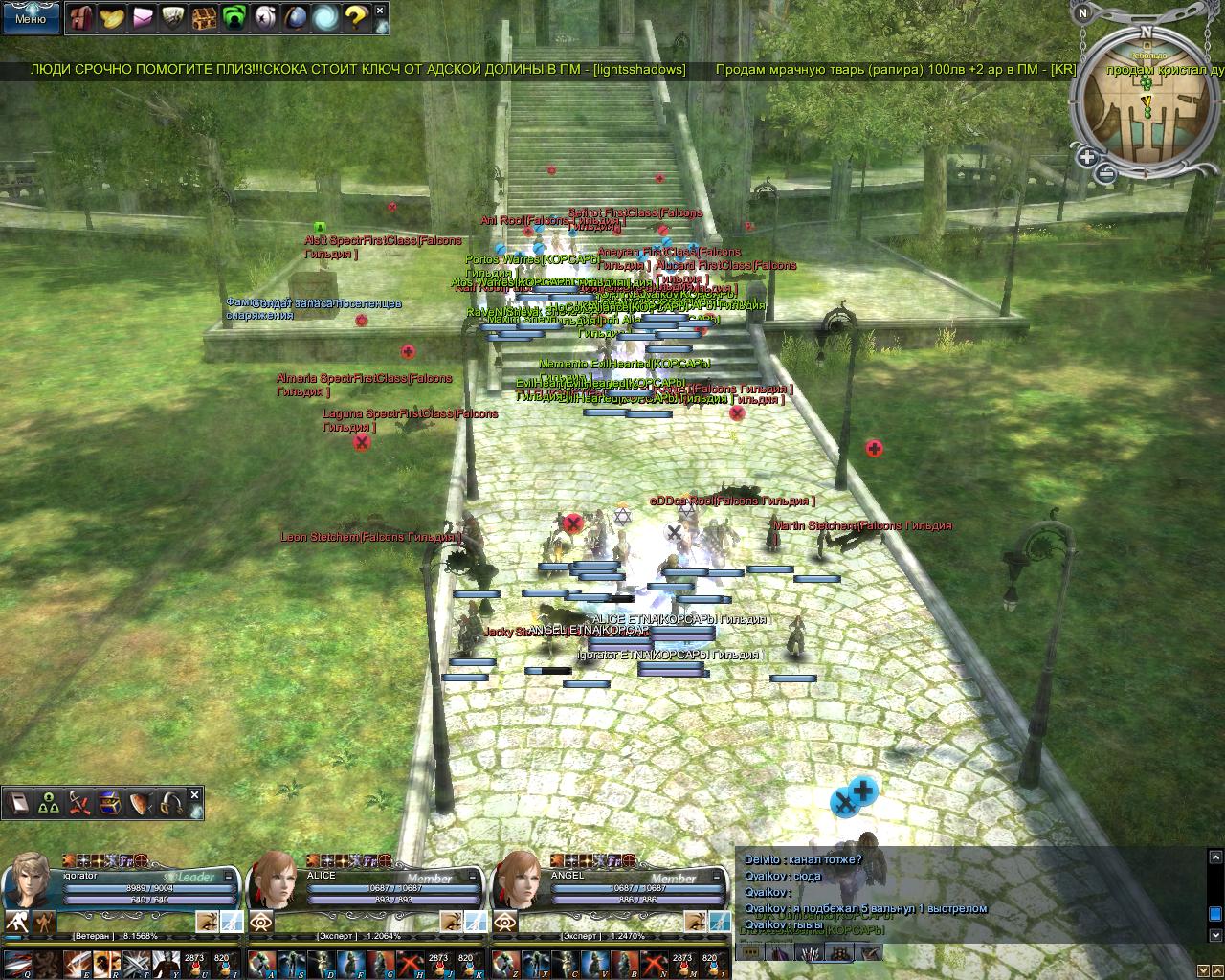Open the red backpack inventory icon

(82, 17)
